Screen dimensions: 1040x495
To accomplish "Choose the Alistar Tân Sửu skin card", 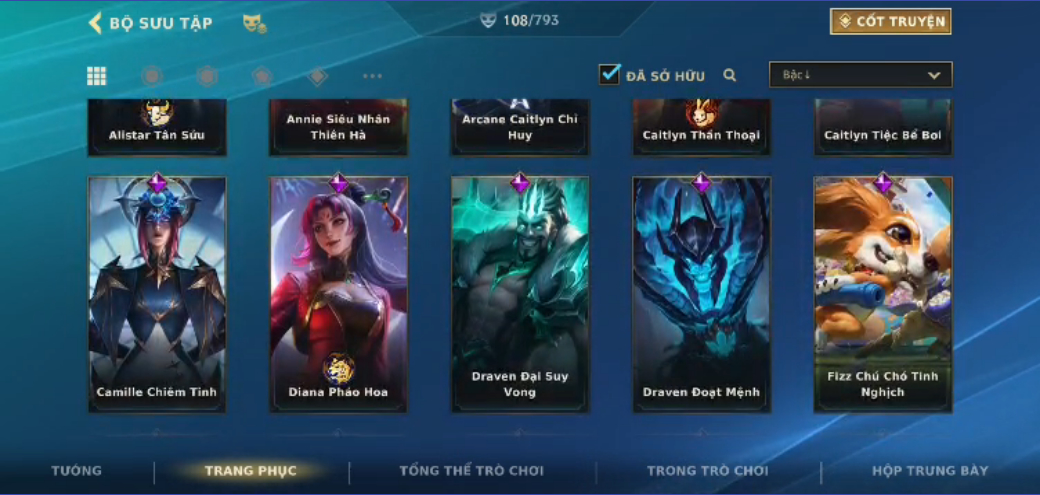I will click(157, 128).
